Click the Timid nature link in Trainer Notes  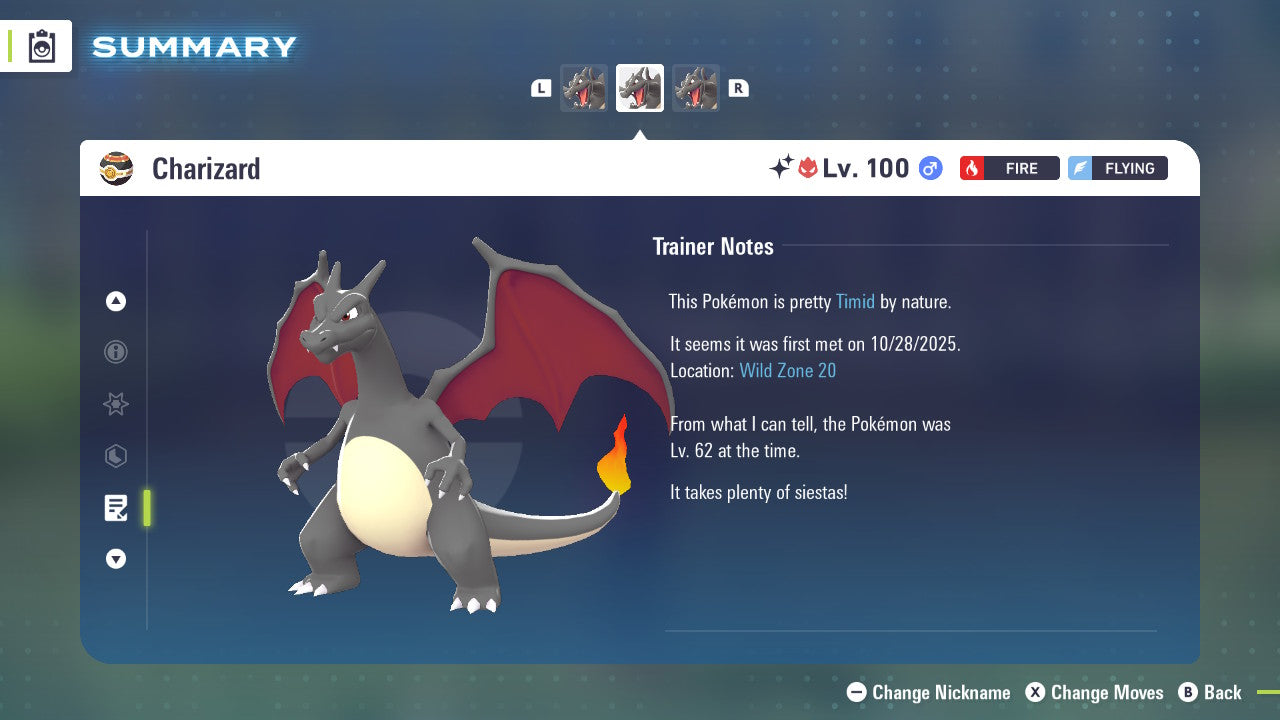pyautogui.click(x=855, y=301)
